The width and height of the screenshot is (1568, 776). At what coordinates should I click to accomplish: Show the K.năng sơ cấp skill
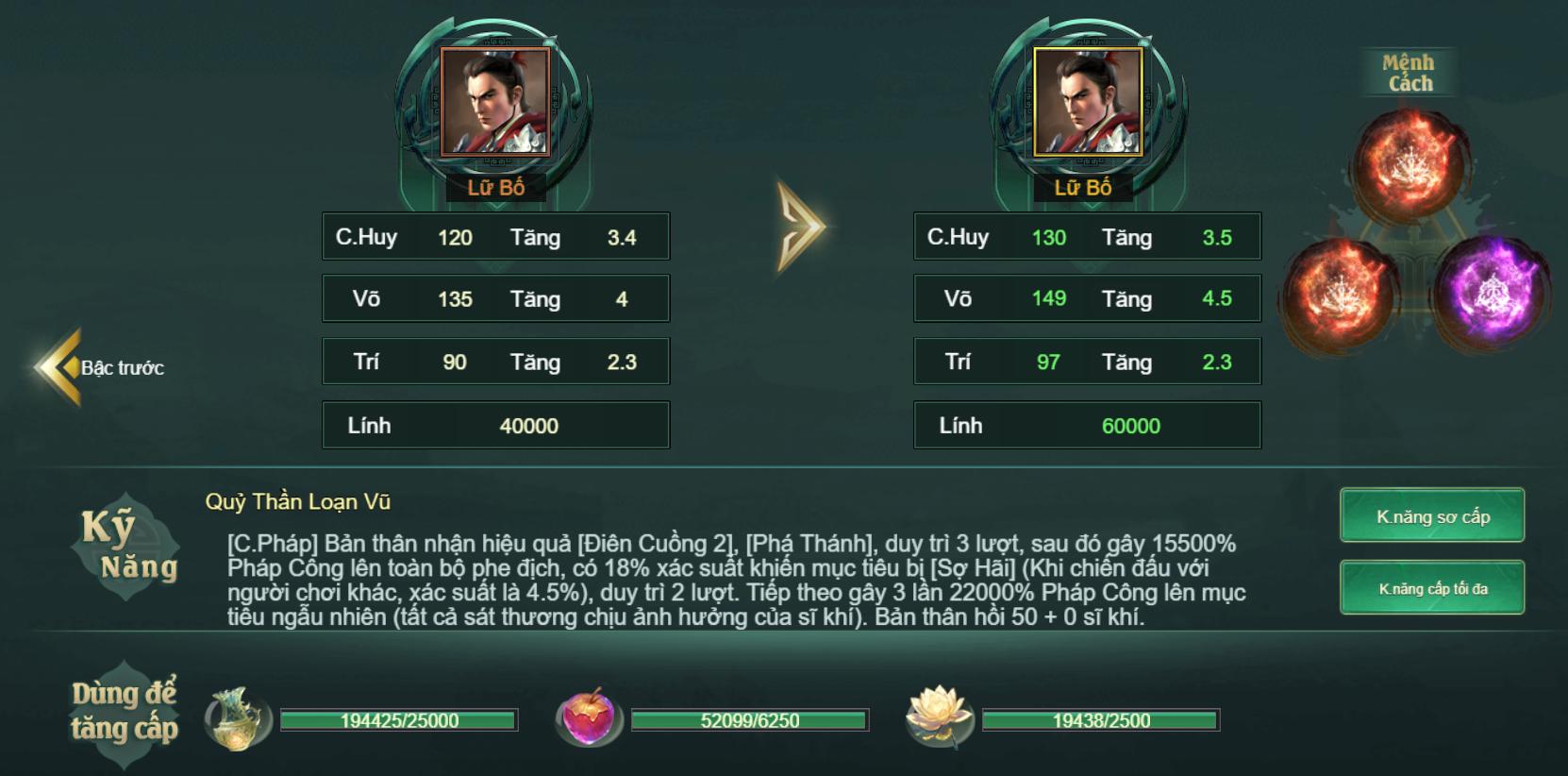(1432, 515)
